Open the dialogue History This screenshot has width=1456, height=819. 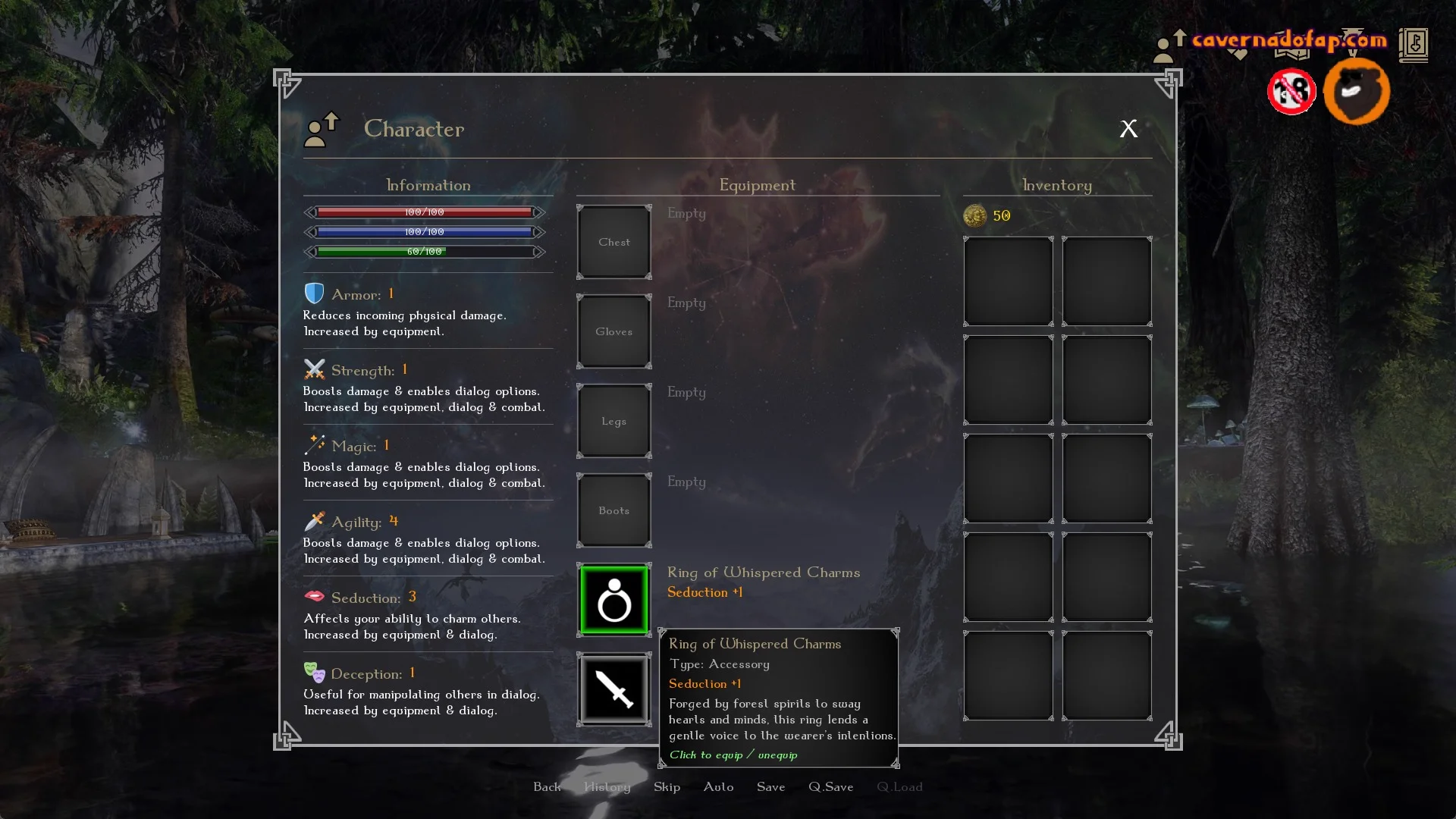tap(607, 787)
